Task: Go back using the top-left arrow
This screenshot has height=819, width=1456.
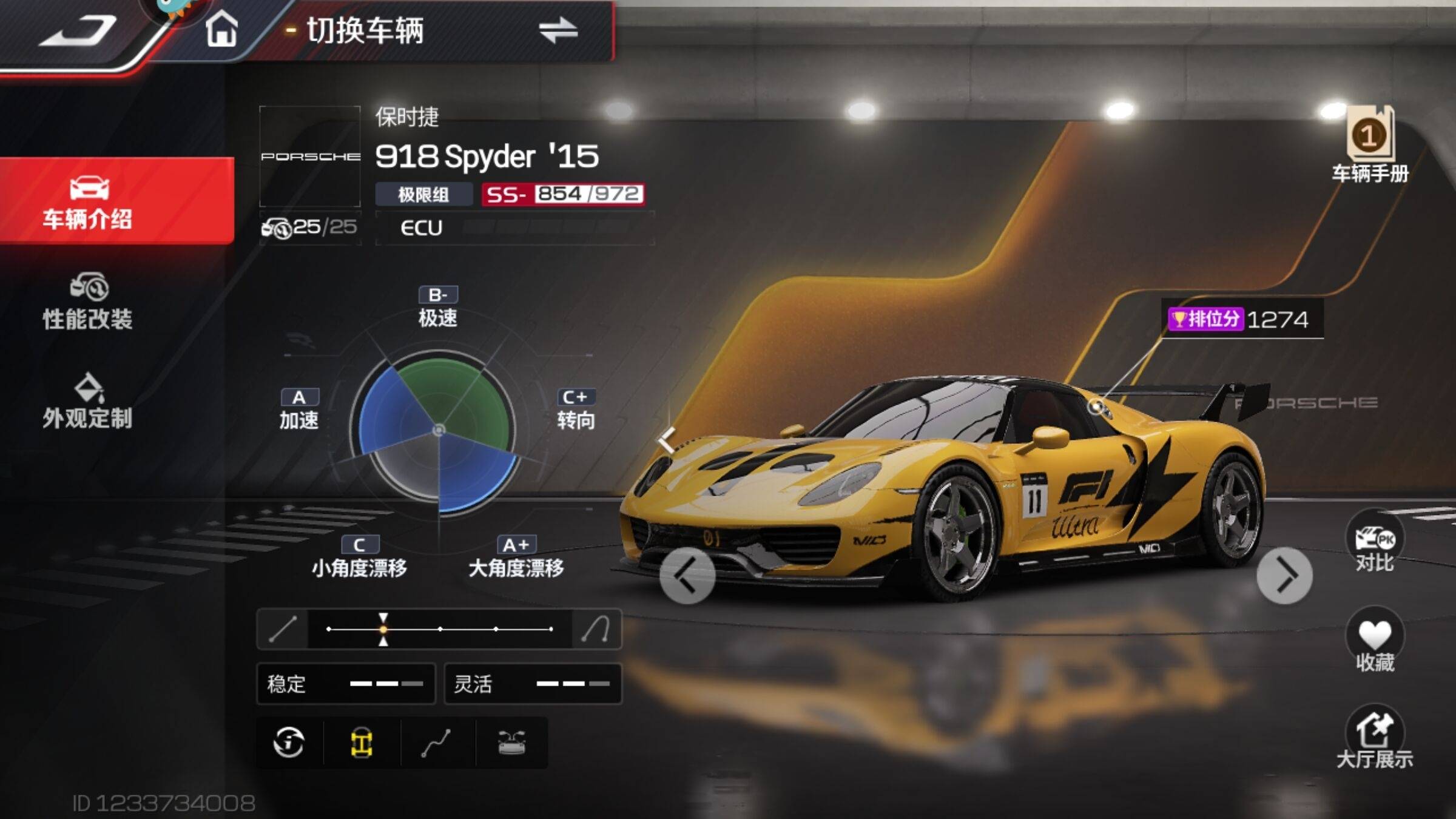Action: 79,32
